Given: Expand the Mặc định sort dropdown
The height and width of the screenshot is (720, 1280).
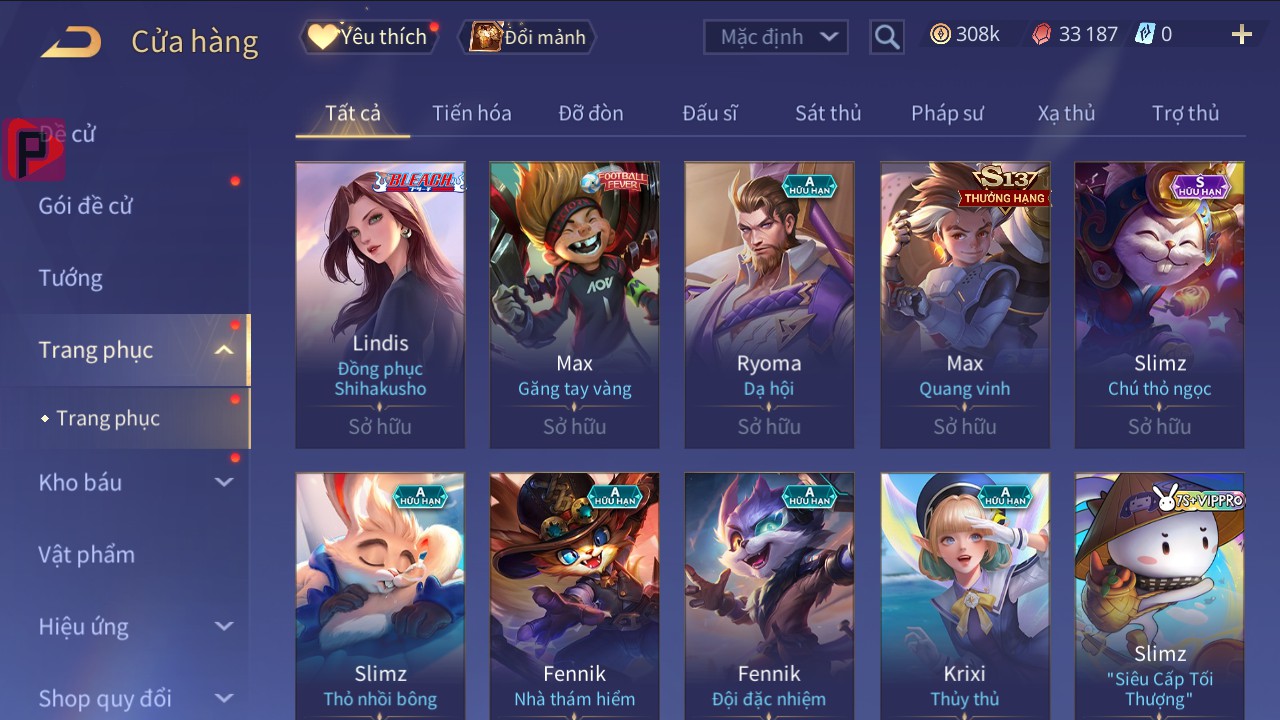Looking at the screenshot, I should (x=776, y=37).
